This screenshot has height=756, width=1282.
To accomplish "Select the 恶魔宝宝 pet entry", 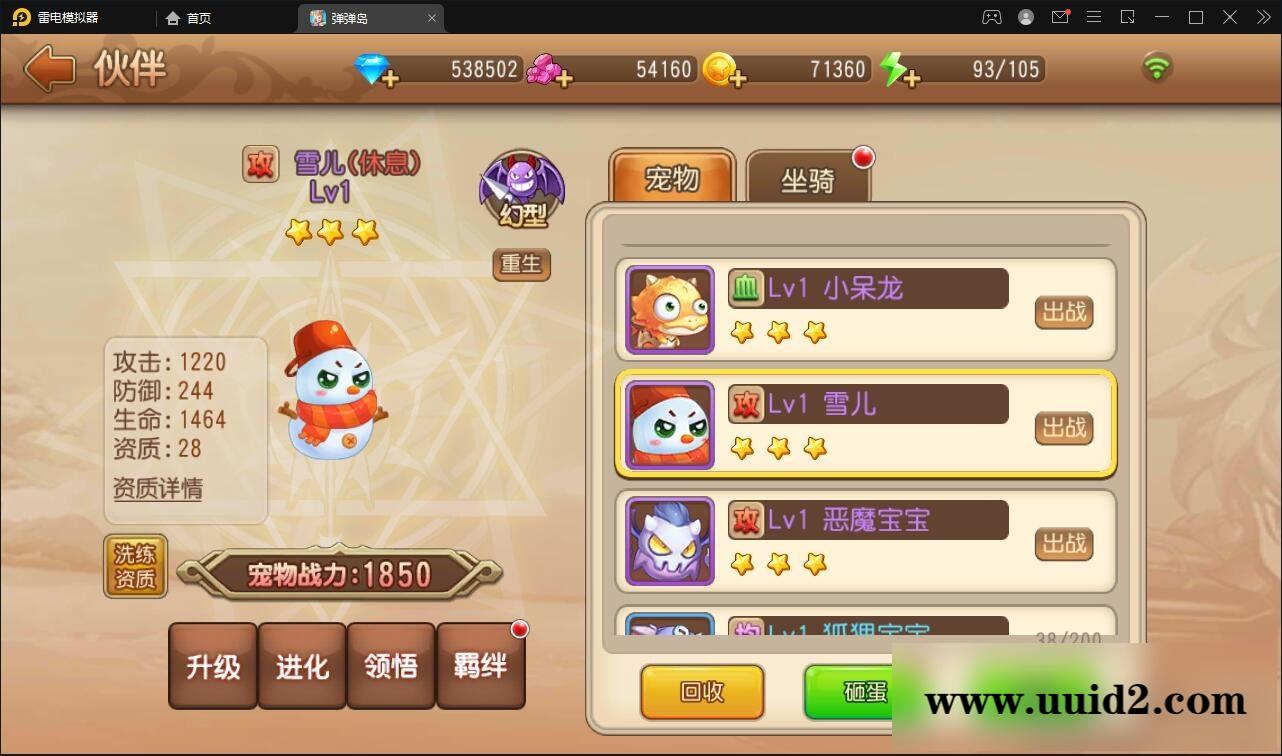I will click(865, 542).
